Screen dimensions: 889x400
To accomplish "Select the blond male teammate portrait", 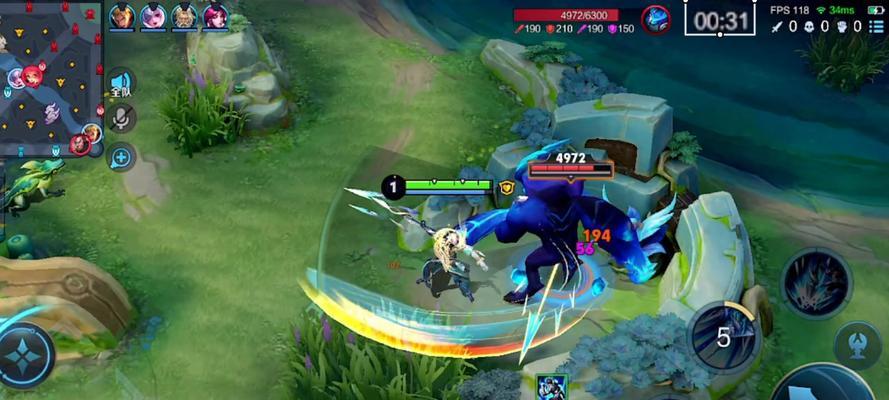I will coord(122,16).
